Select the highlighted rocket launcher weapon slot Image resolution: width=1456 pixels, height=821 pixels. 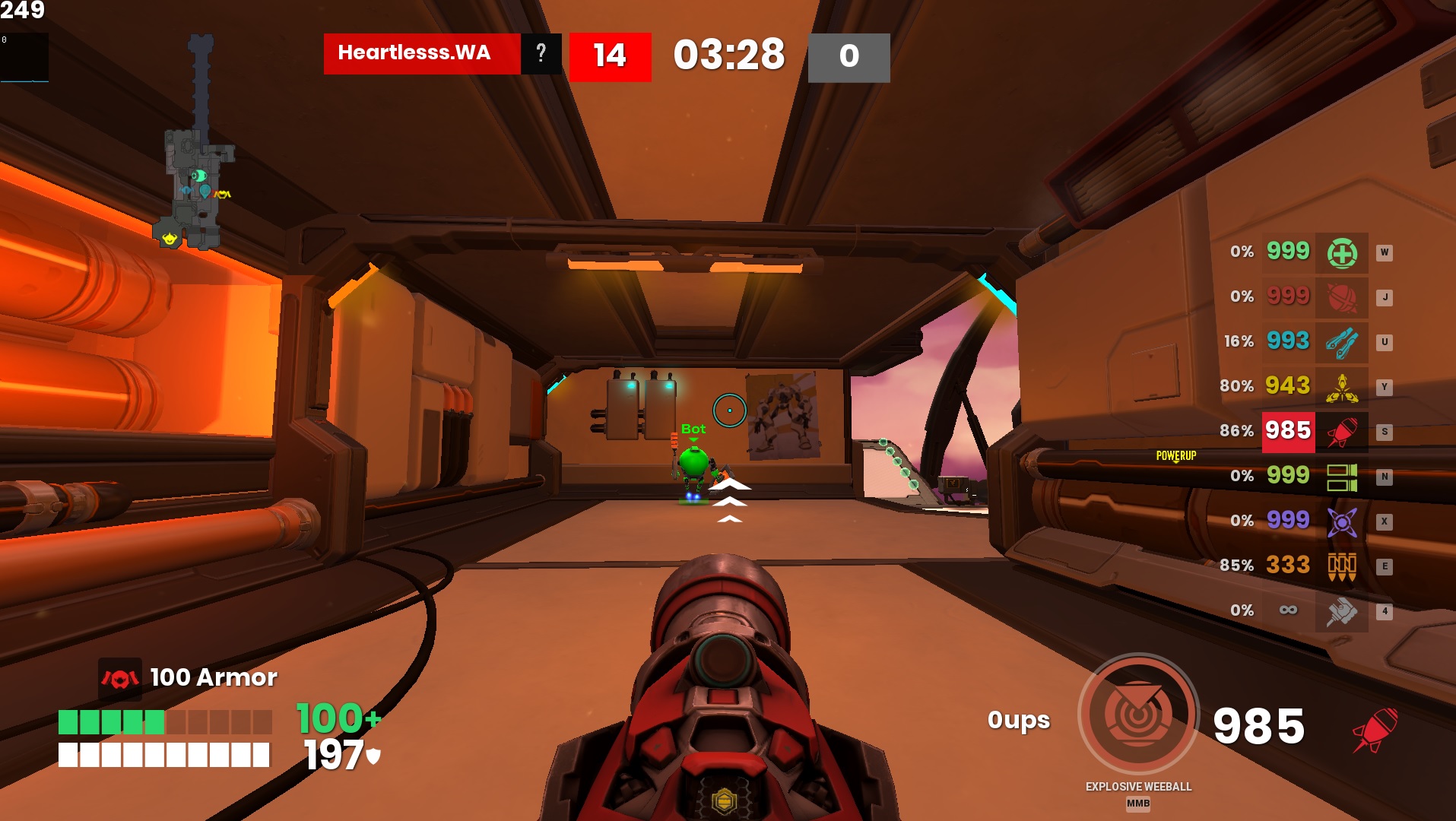point(1341,432)
